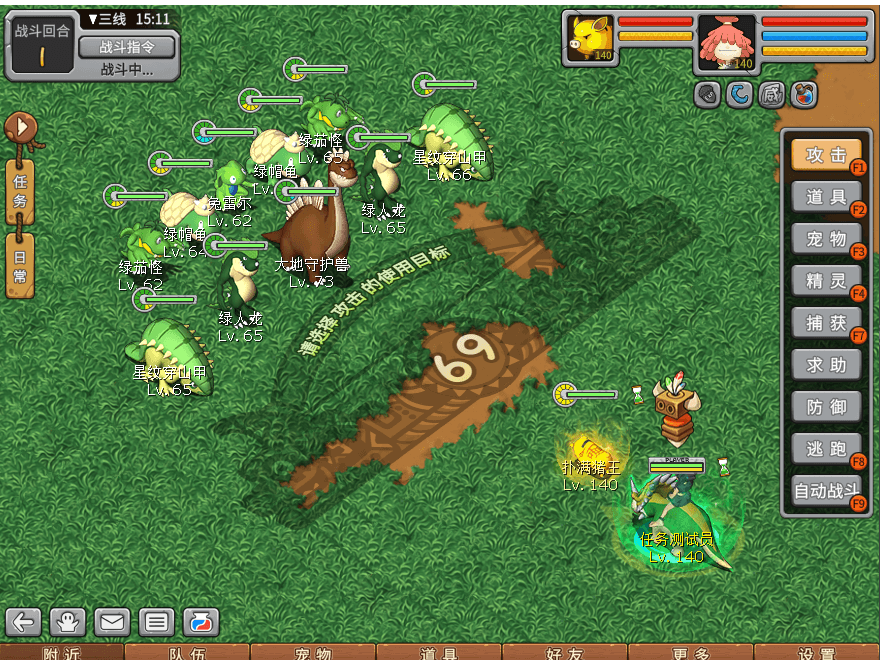
Task: Open the 设置 (Settings) bottom tab
Action: click(x=817, y=652)
